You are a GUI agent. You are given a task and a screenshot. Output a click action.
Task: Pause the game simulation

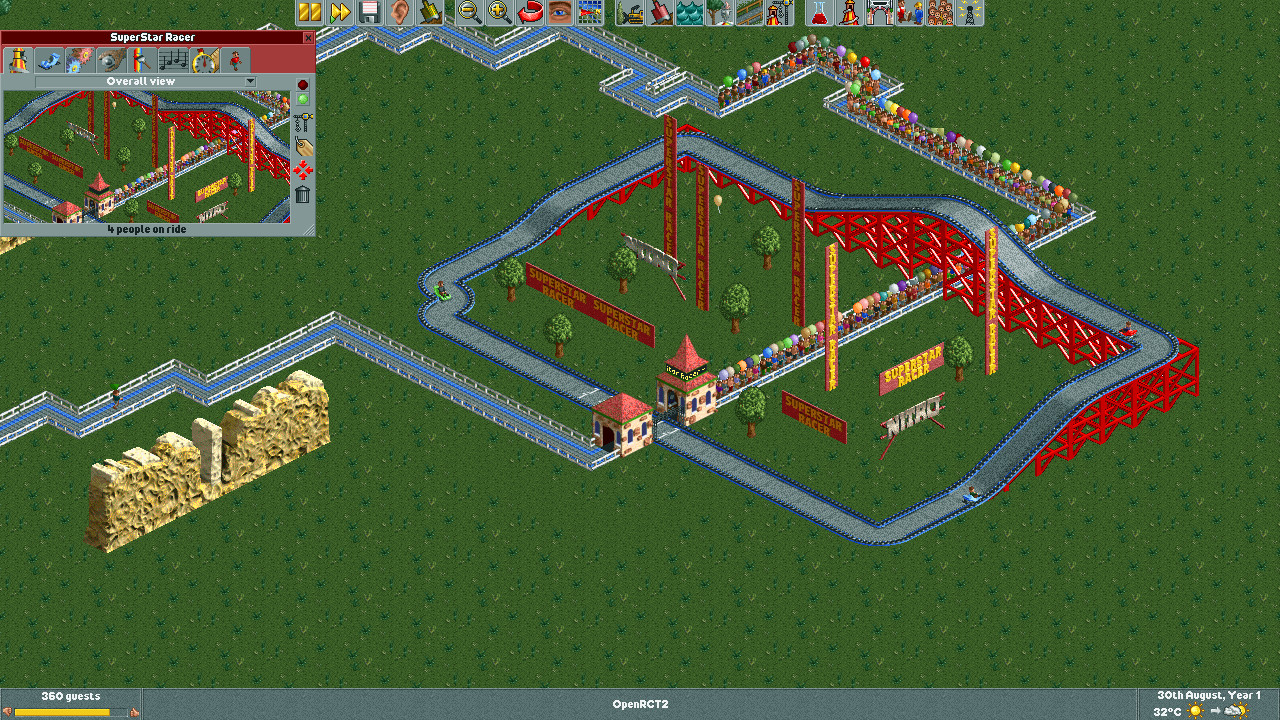coord(308,13)
